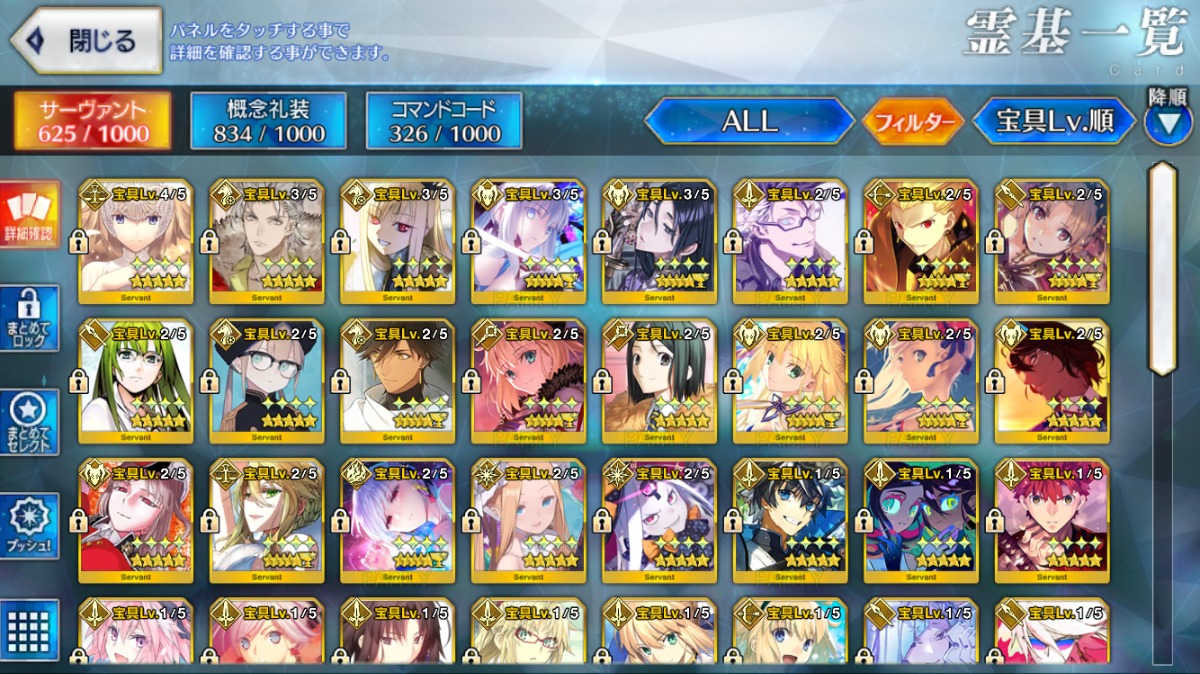Show the Command Code (コマンドコード) tab
Viewport: 1200px width, 674px height.
[444, 121]
